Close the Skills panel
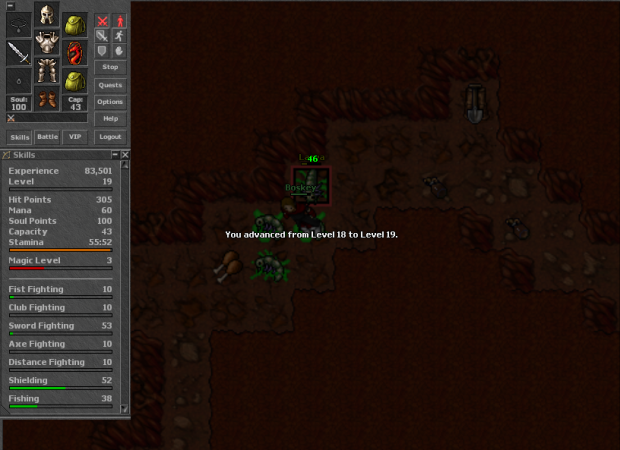The height and width of the screenshot is (450, 620). [x=125, y=155]
